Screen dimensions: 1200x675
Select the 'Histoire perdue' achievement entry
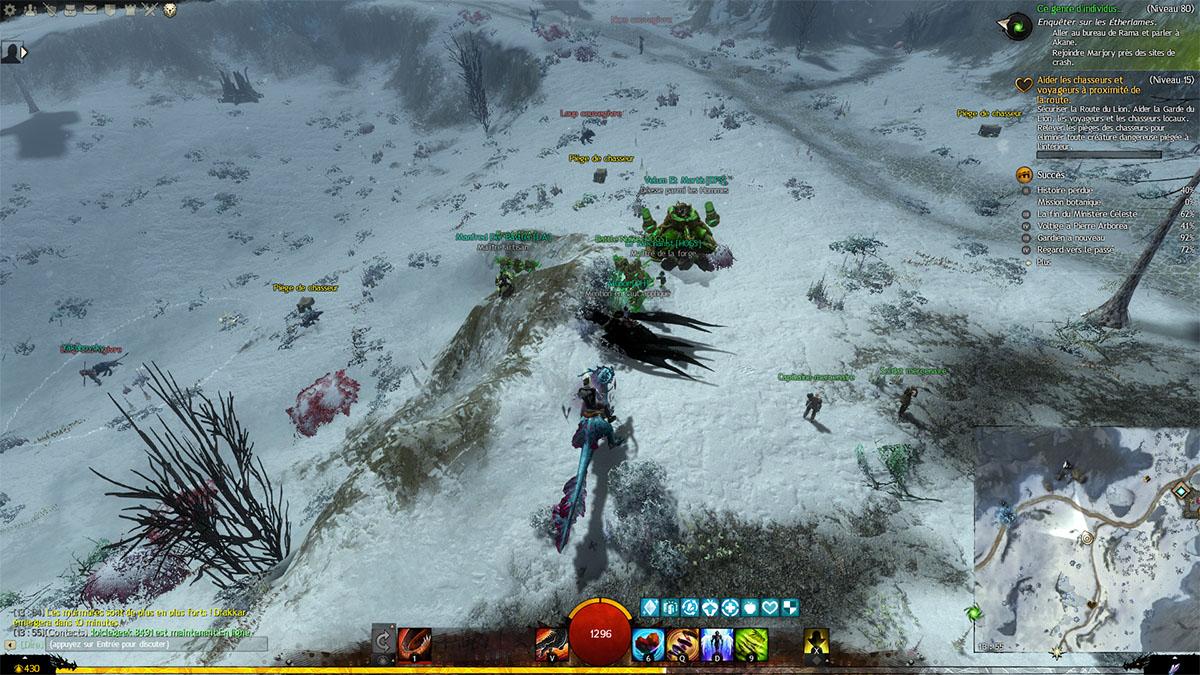(x=1065, y=189)
